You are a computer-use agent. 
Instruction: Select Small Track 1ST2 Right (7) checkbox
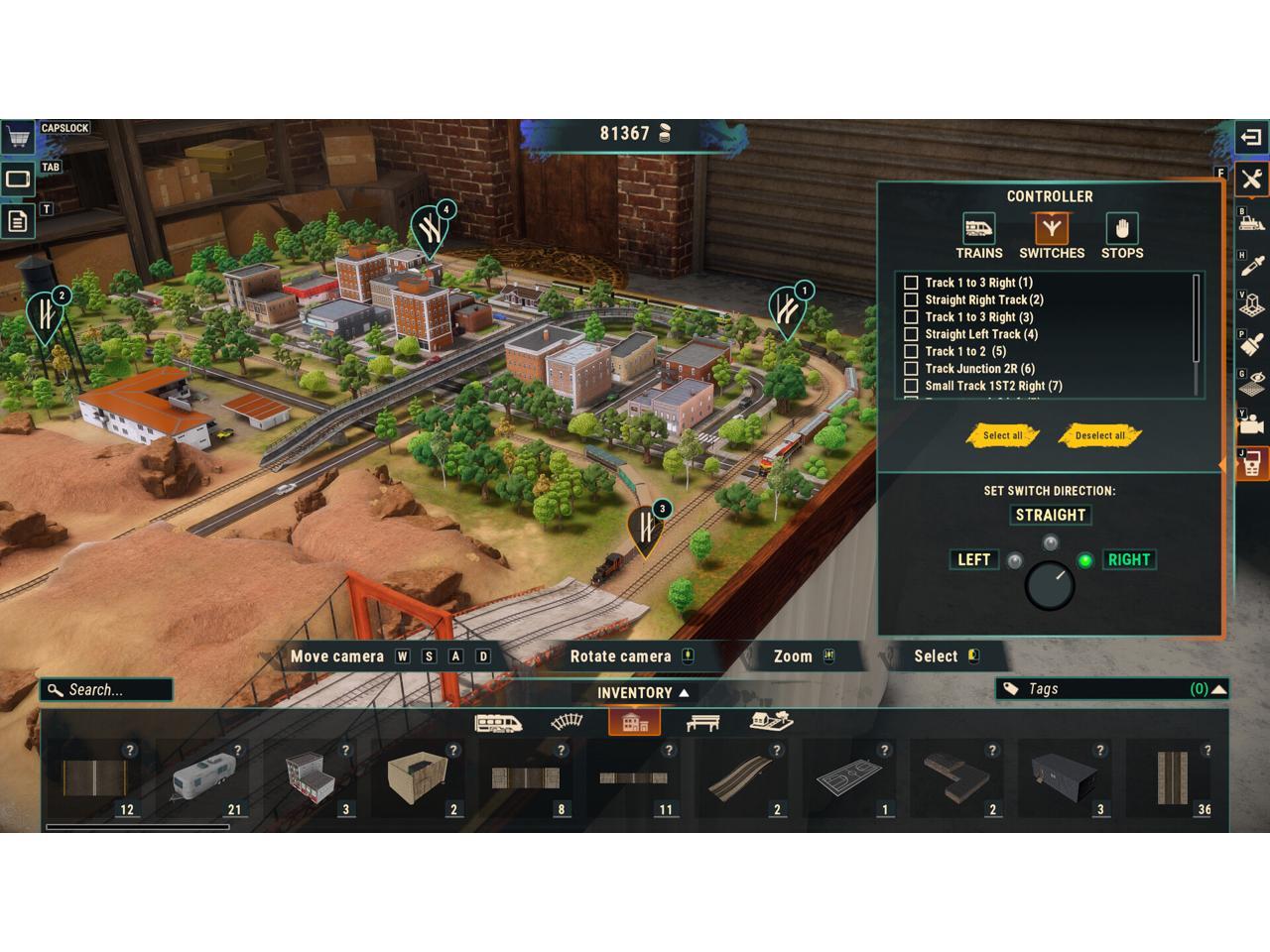click(911, 386)
